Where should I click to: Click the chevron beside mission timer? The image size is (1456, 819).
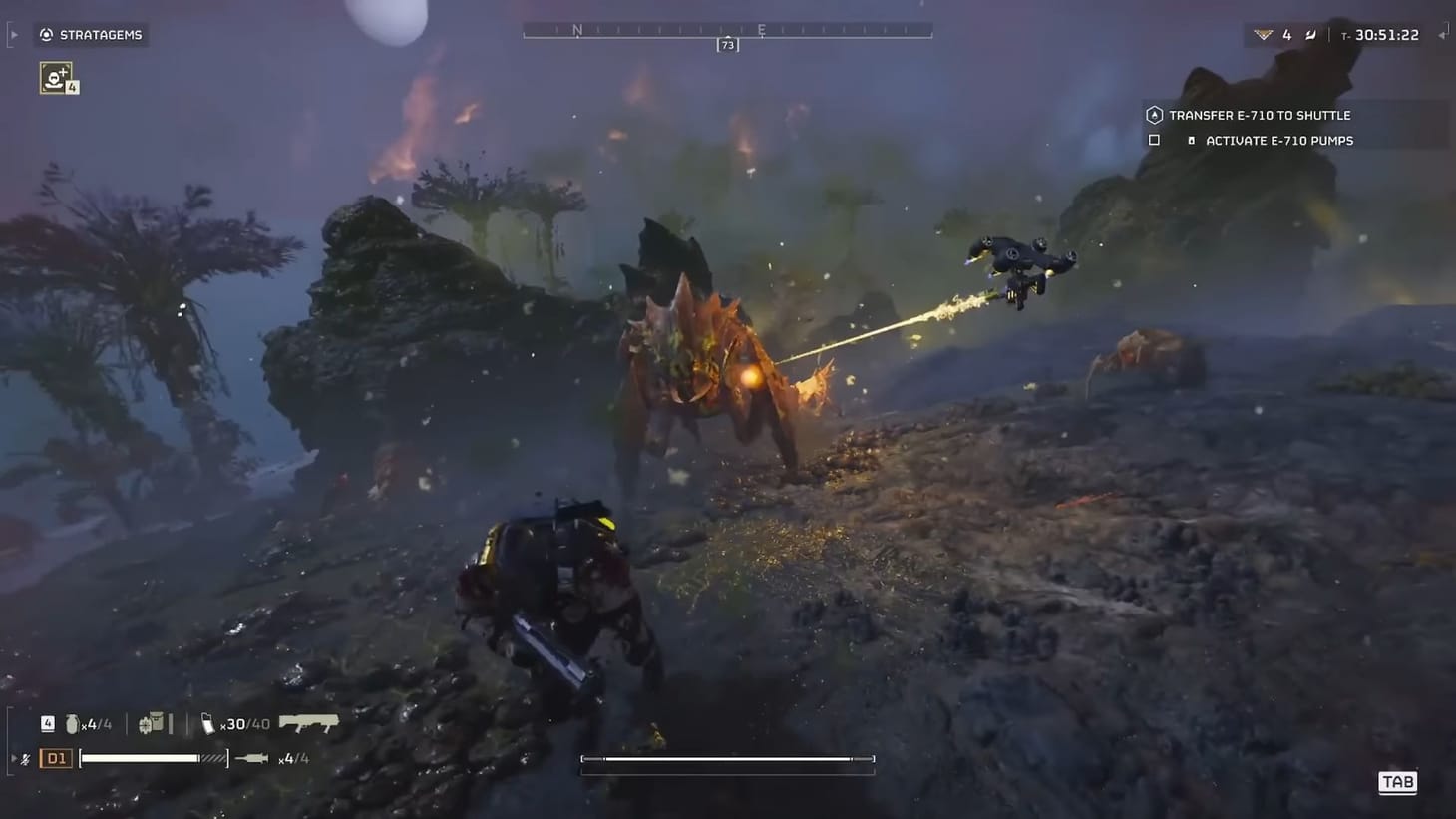pos(1442,34)
